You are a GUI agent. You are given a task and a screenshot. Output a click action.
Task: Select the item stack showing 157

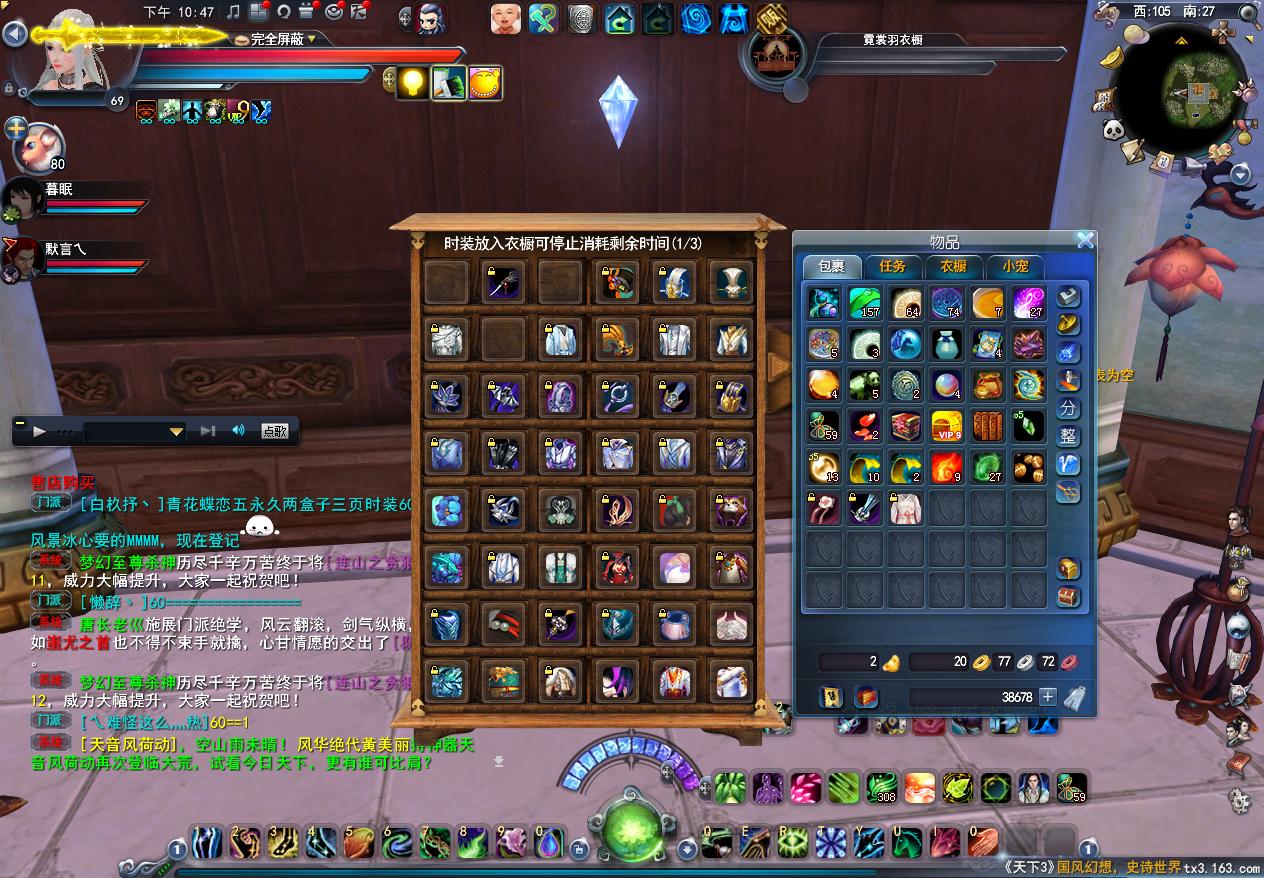pos(864,303)
